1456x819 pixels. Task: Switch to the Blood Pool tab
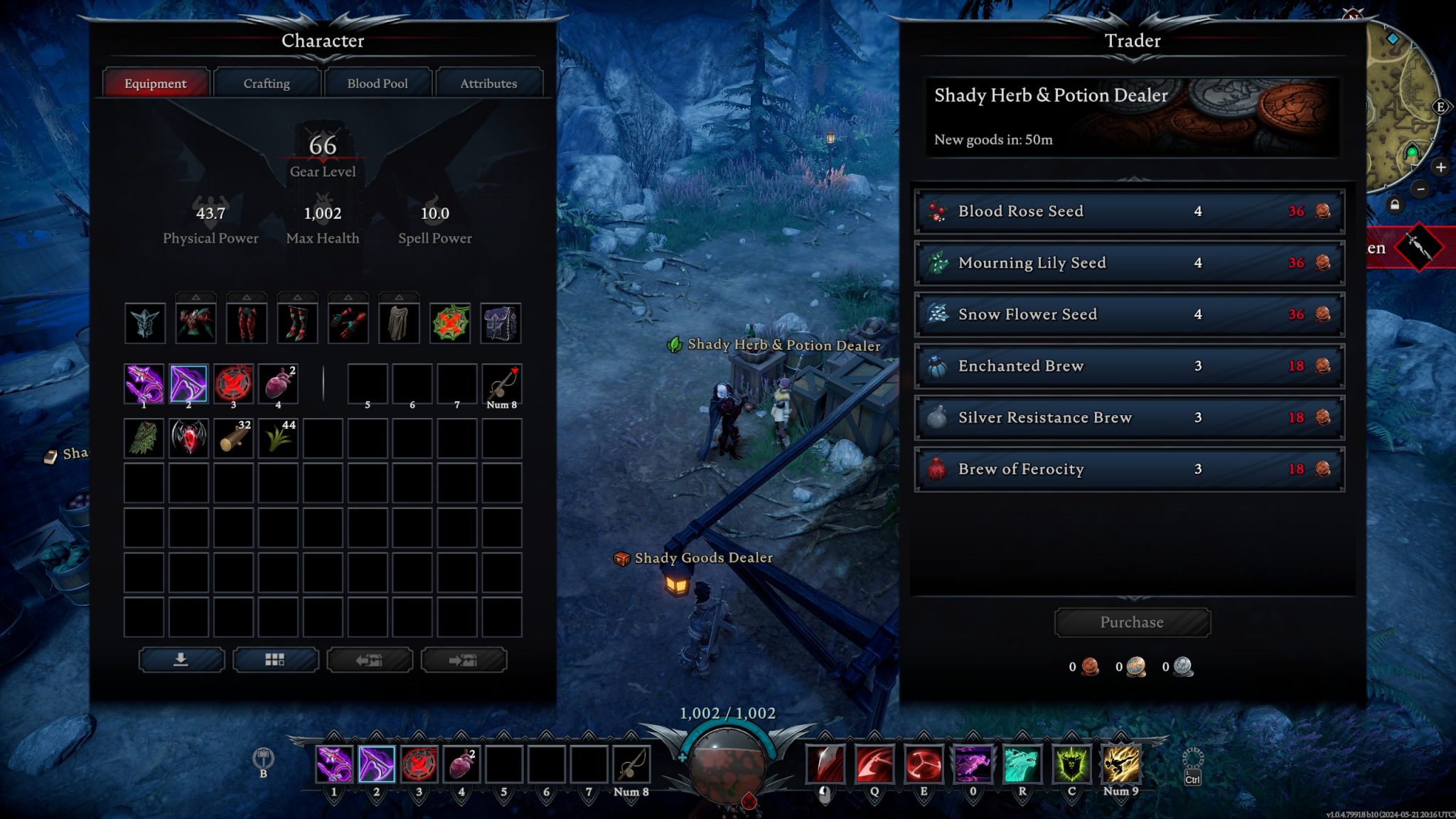click(x=378, y=83)
